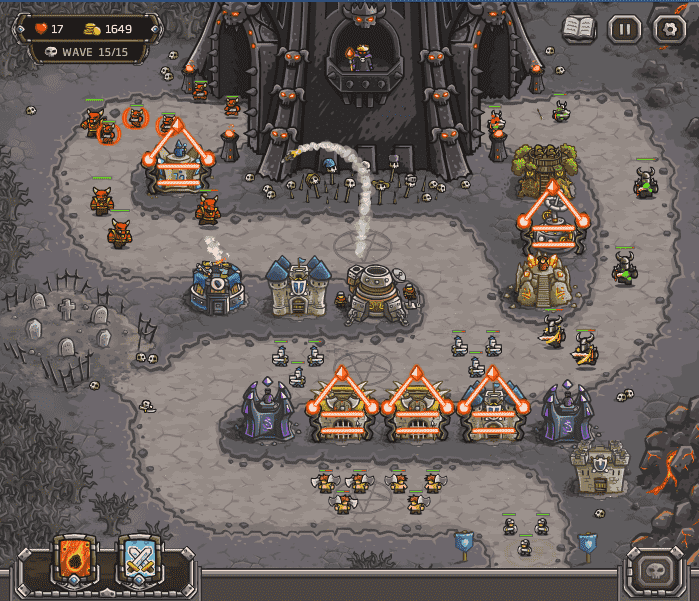Open the gear settings menu

[669, 28]
